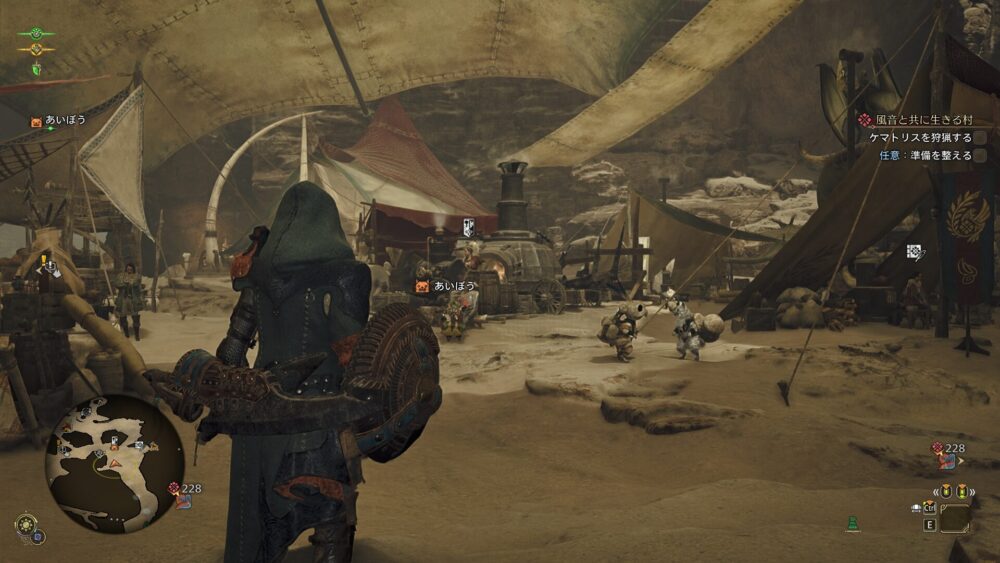Select the left green ammo icon
Screen dimensions: 1000x563
946,491
